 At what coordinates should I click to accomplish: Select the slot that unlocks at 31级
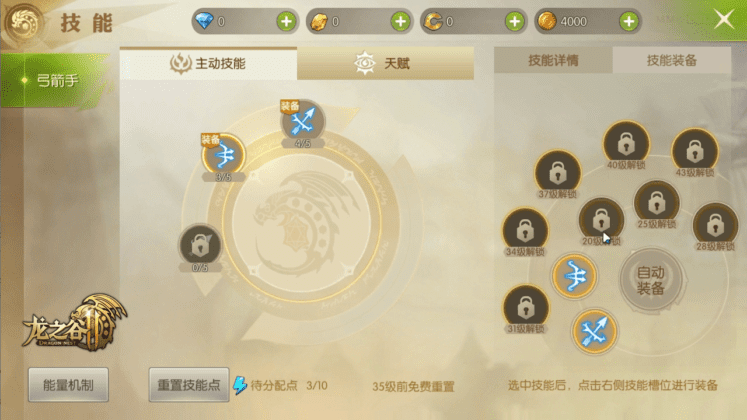(526, 306)
